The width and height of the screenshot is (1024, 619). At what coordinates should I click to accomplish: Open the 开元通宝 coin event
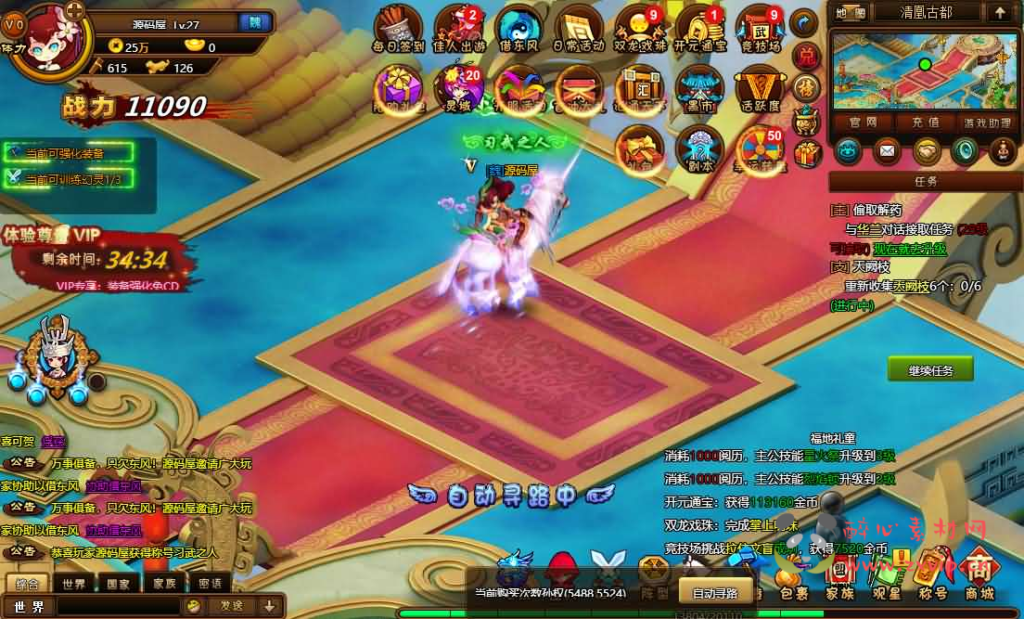[x=699, y=28]
